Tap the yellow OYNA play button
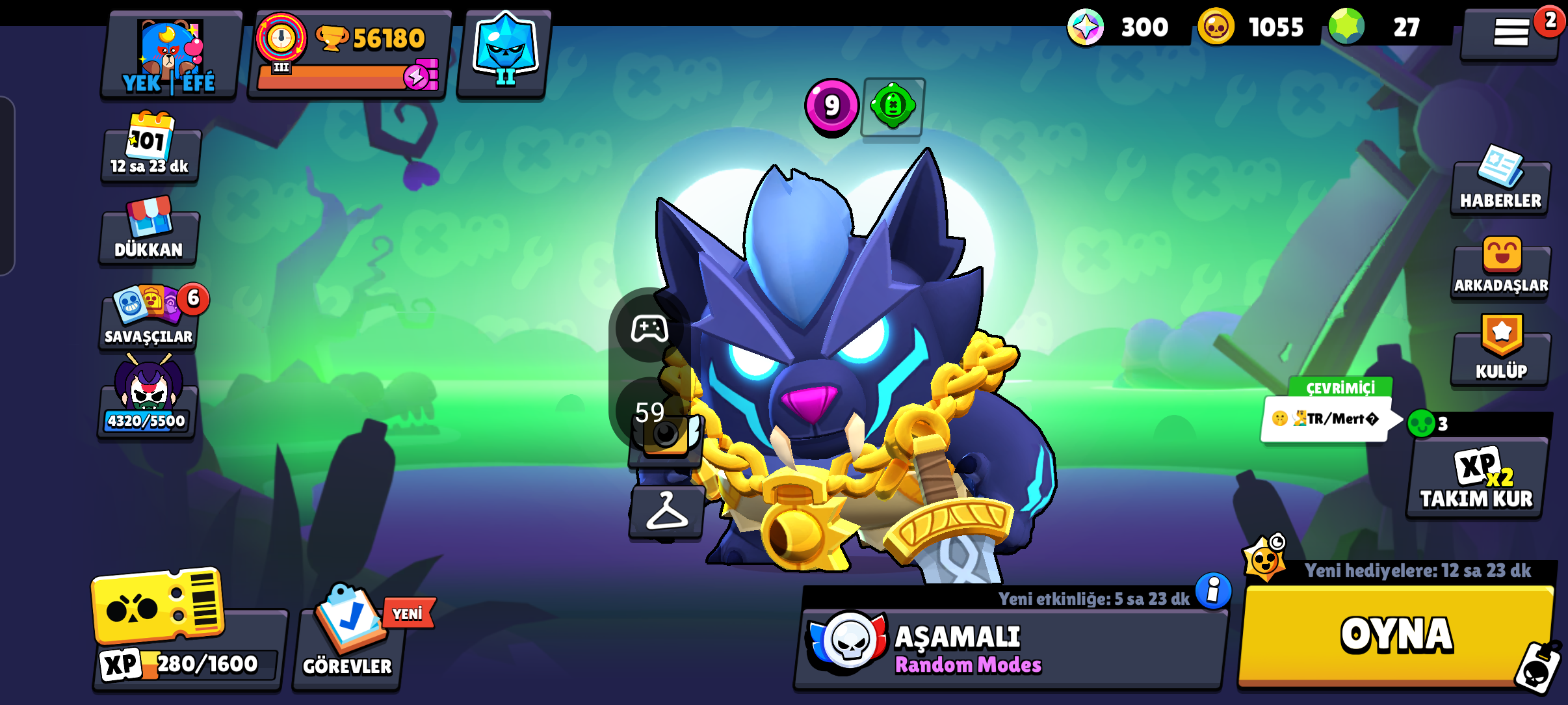The height and width of the screenshot is (705, 1568). coord(1396,635)
